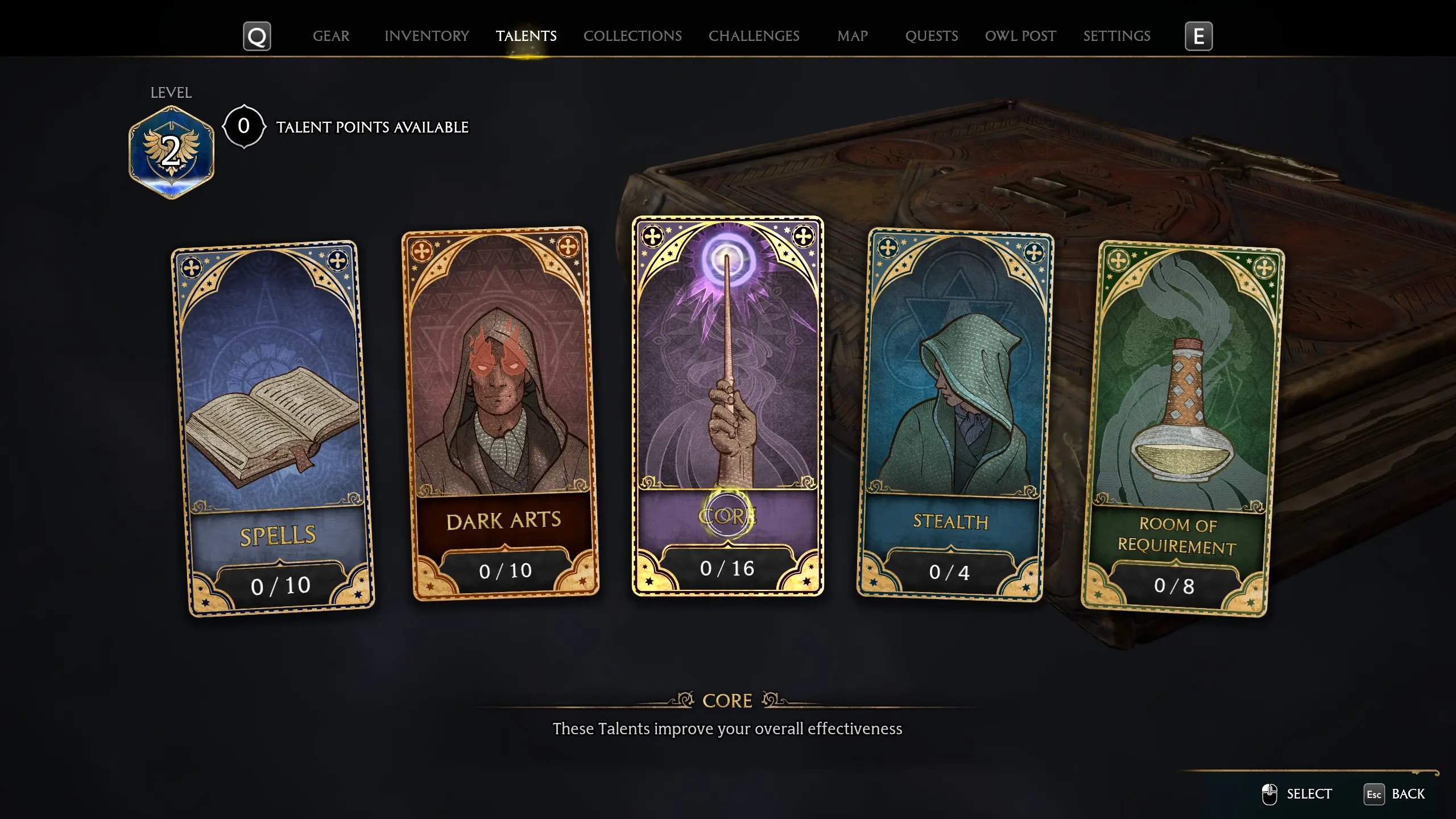The height and width of the screenshot is (819, 1456).
Task: Choose the Spells talent card
Action: tap(273, 428)
